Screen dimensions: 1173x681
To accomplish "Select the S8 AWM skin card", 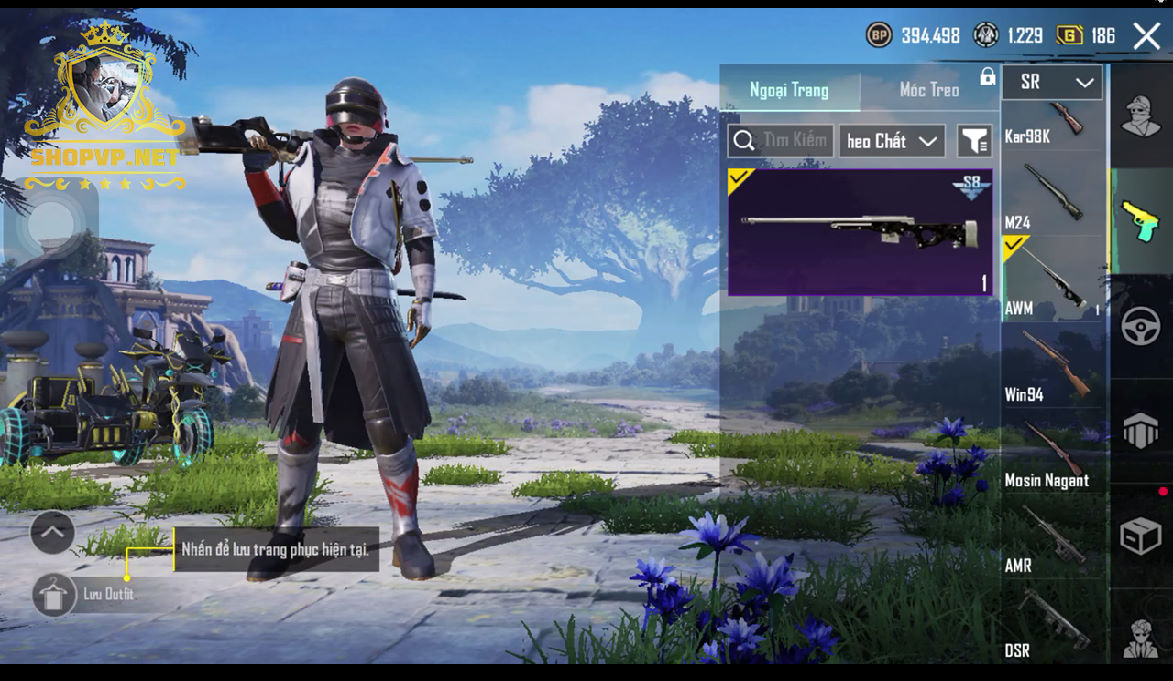I will coord(860,232).
